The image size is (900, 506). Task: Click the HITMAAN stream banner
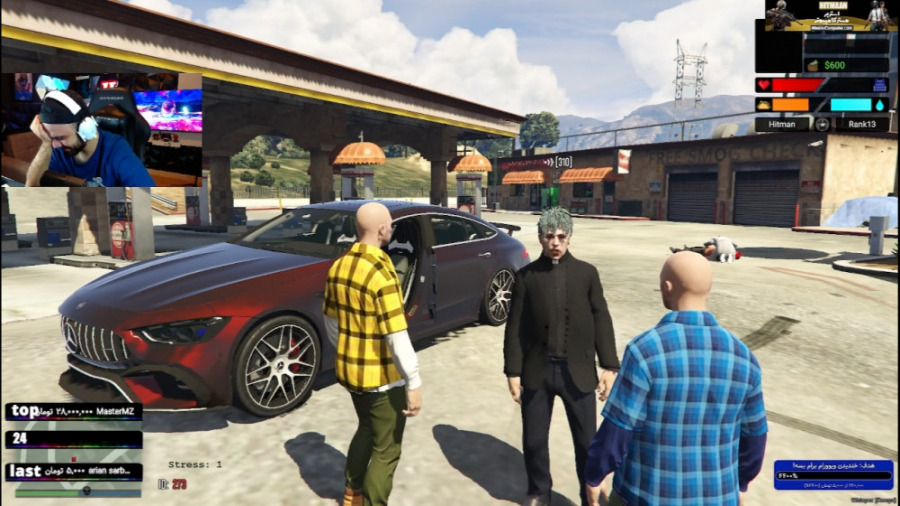828,16
